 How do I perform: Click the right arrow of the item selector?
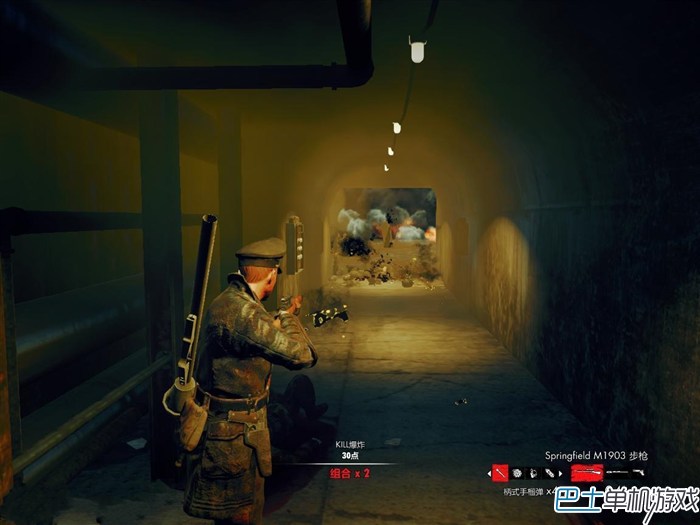click(560, 473)
